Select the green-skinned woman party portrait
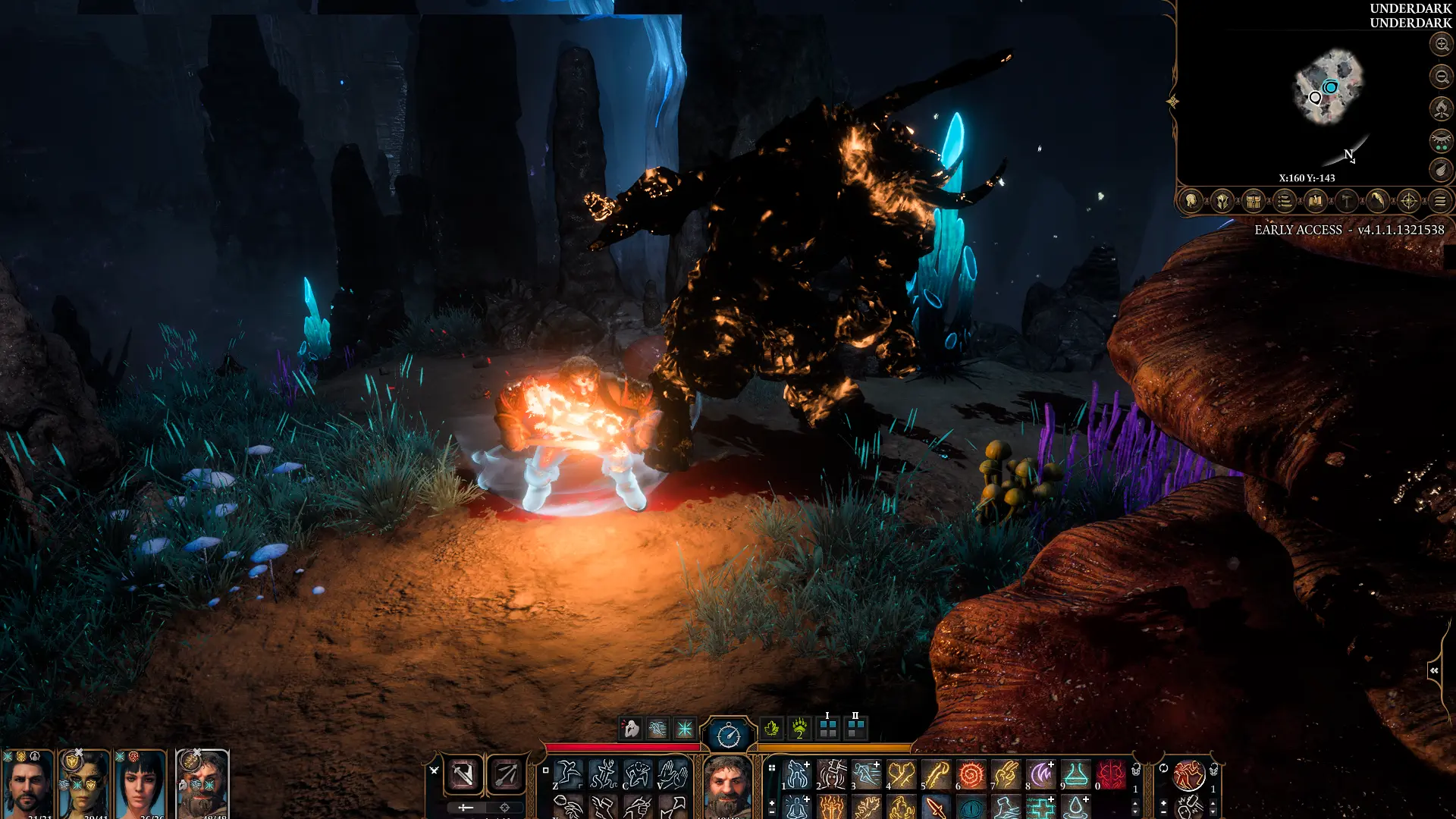 click(x=84, y=785)
